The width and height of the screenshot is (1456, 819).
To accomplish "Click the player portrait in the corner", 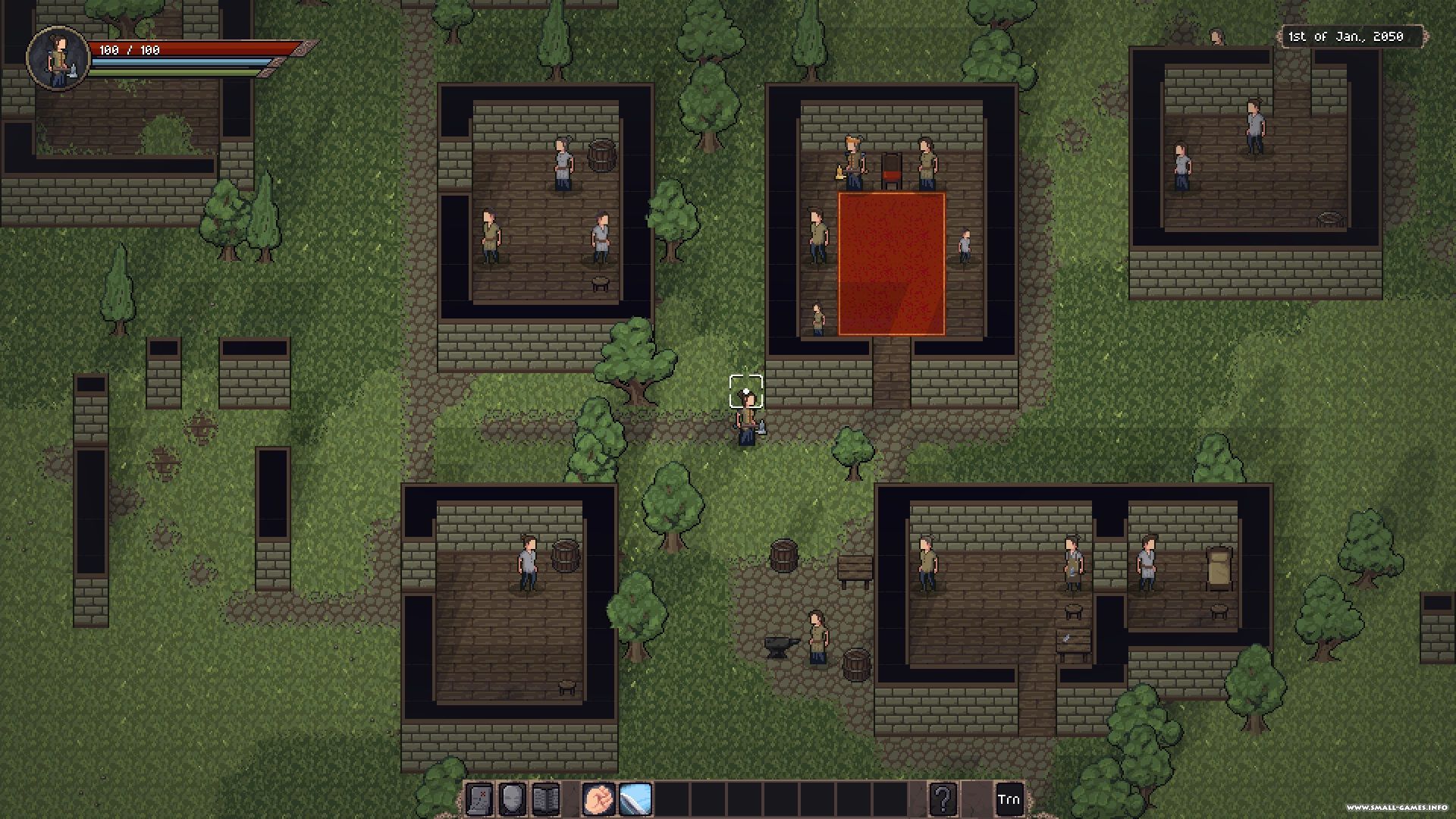I will tap(58, 58).
